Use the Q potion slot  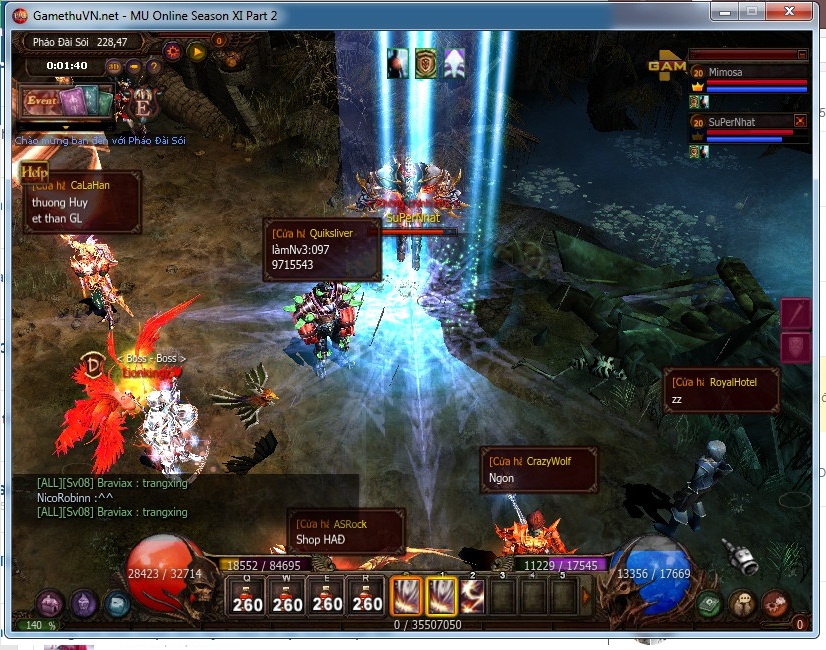click(247, 596)
